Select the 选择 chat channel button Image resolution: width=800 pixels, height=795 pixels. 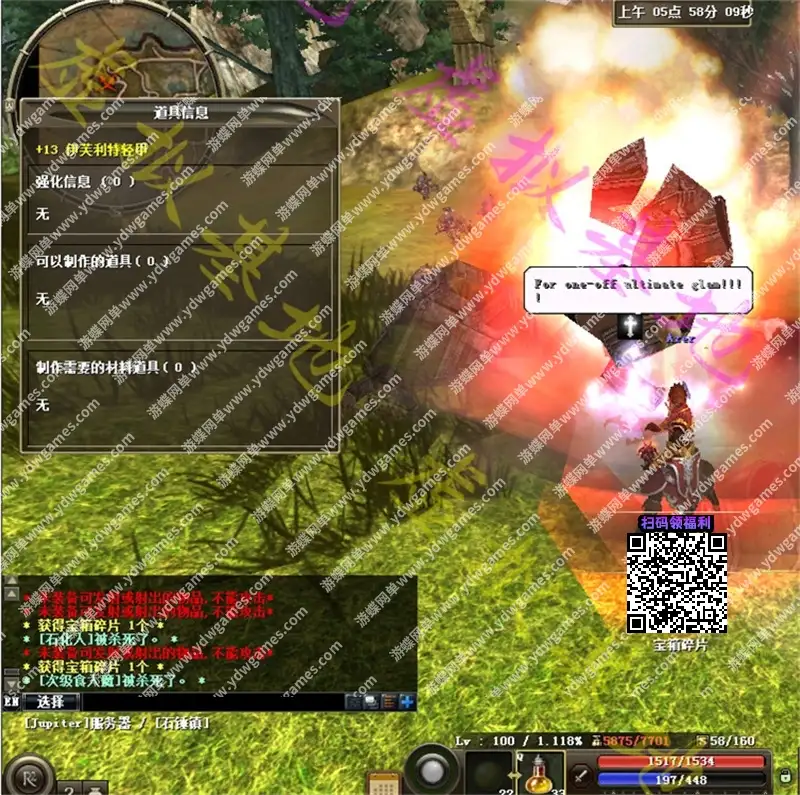(50, 702)
